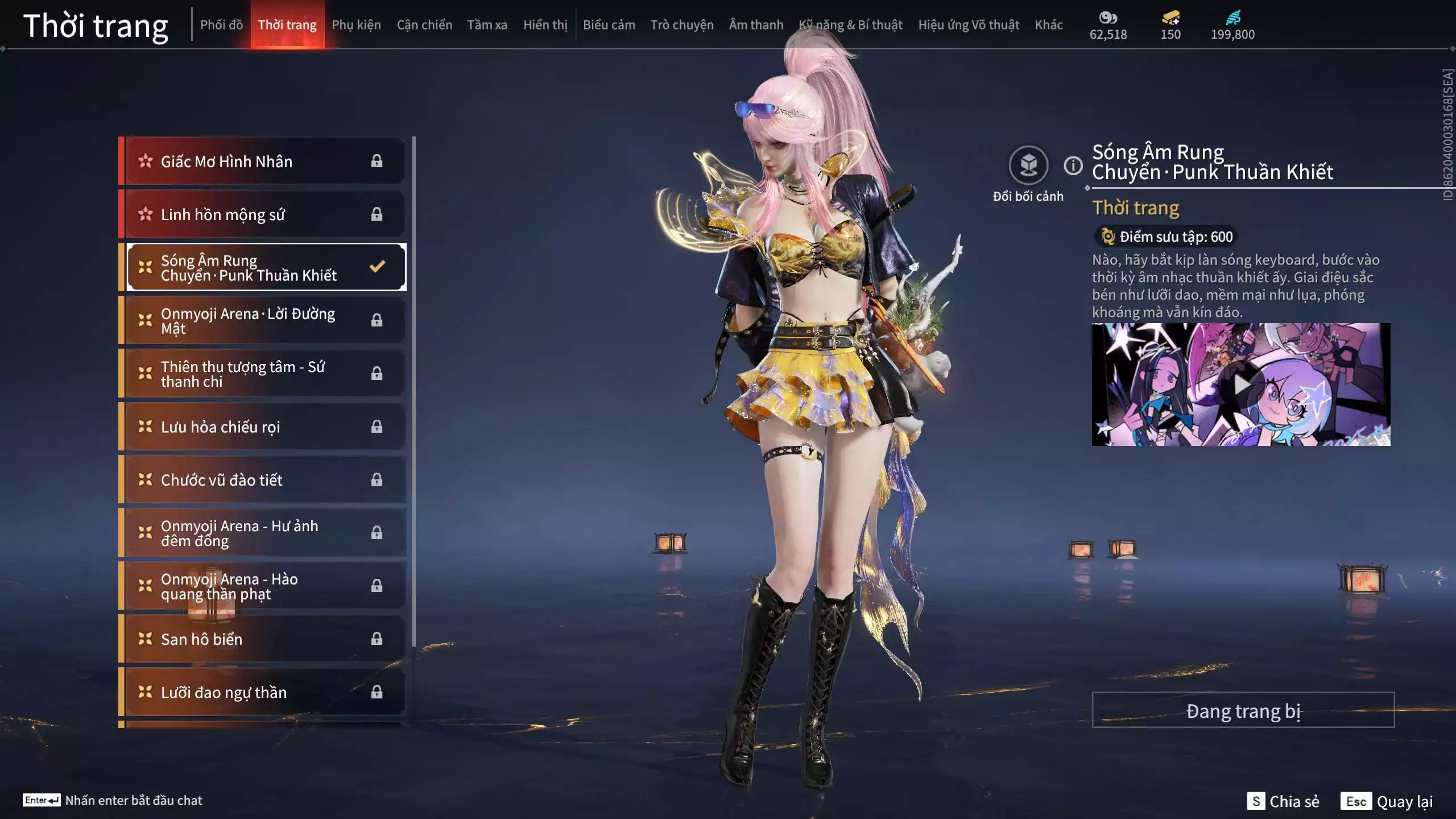Open the Khác tab
The width and height of the screenshot is (1456, 819).
[1048, 25]
